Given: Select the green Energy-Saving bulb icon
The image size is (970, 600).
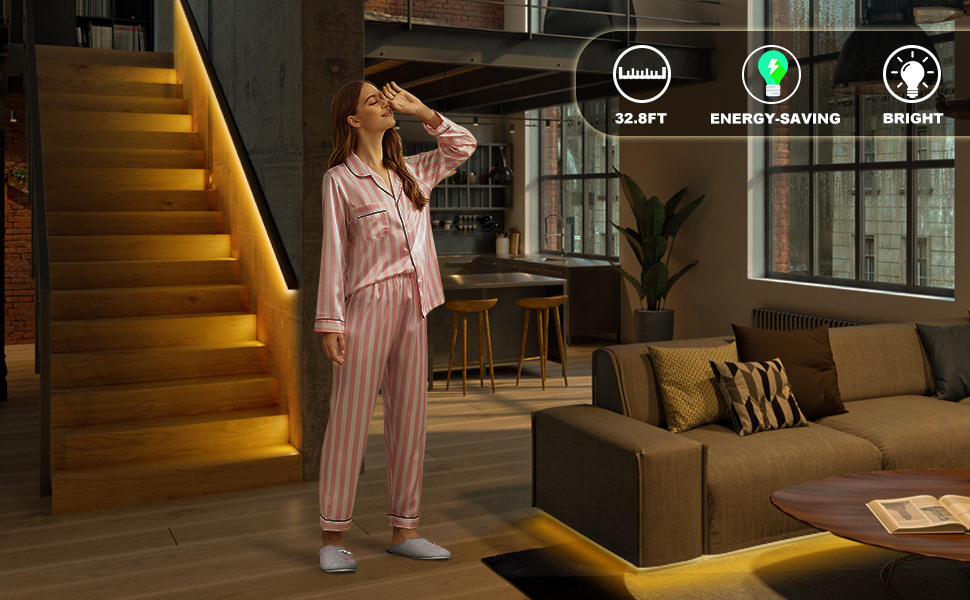Looking at the screenshot, I should [771, 74].
